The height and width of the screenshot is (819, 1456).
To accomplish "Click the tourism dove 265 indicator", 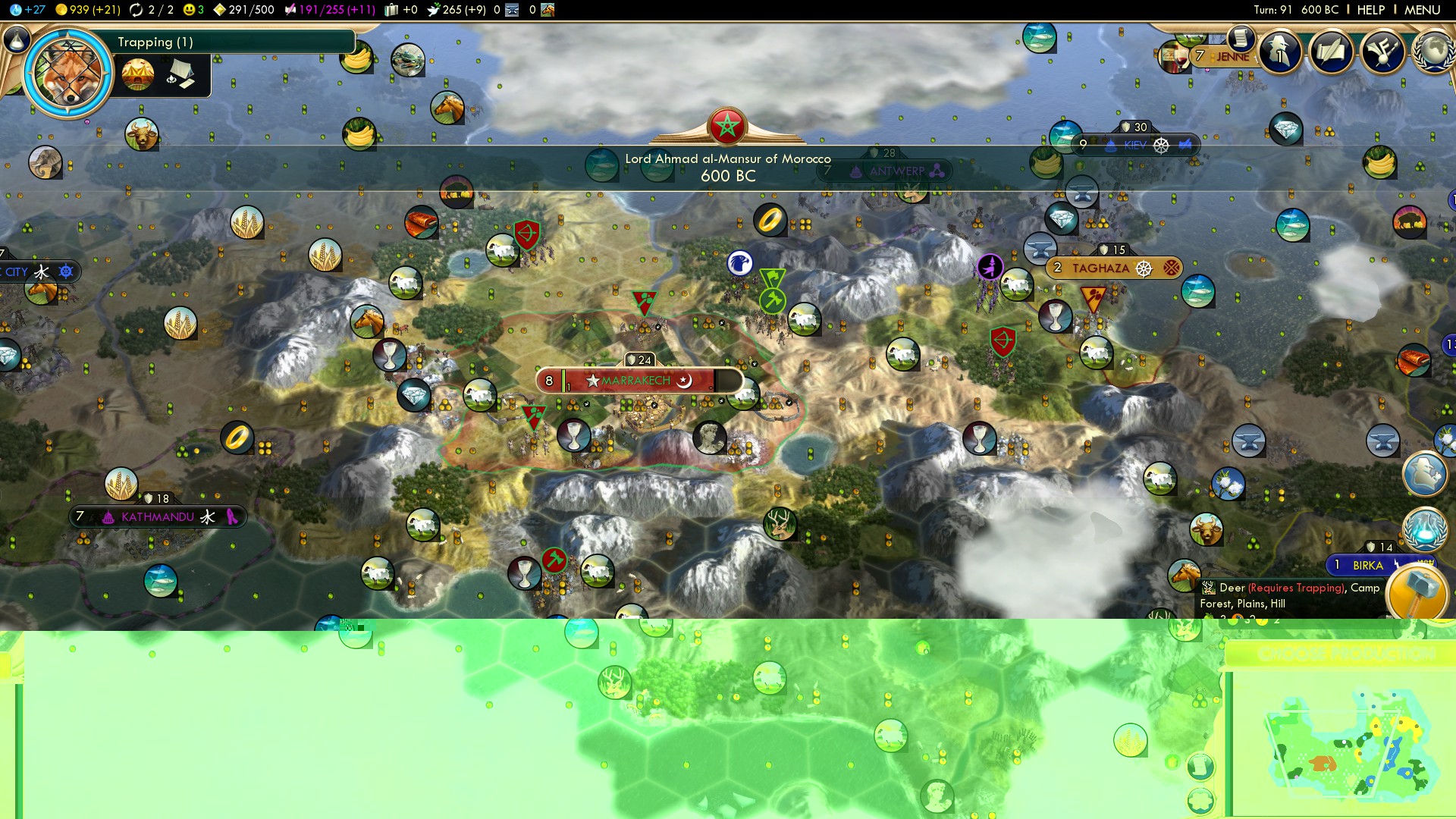I will click(435, 10).
